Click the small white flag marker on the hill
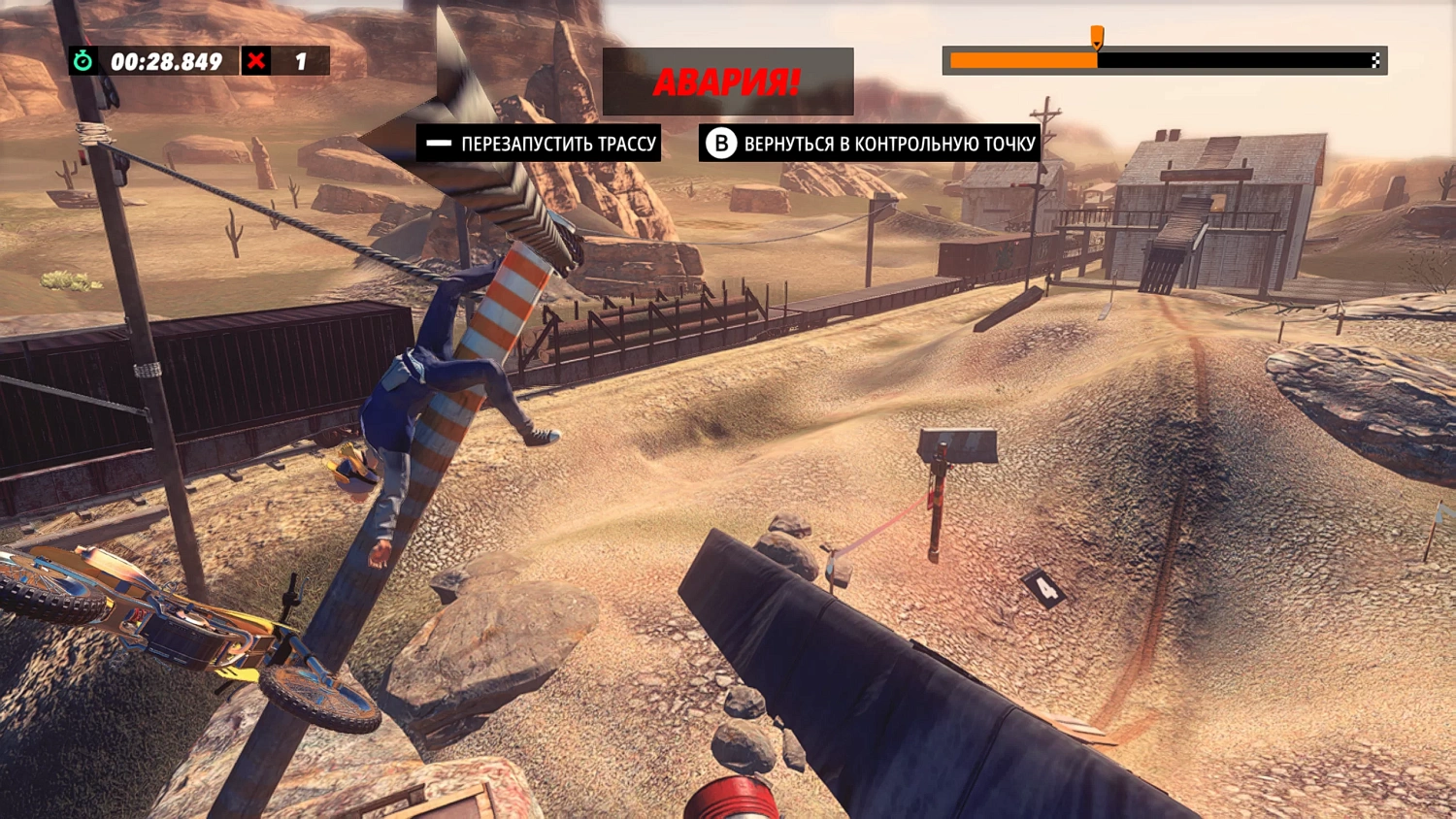The height and width of the screenshot is (819, 1456). pos(1443,509)
